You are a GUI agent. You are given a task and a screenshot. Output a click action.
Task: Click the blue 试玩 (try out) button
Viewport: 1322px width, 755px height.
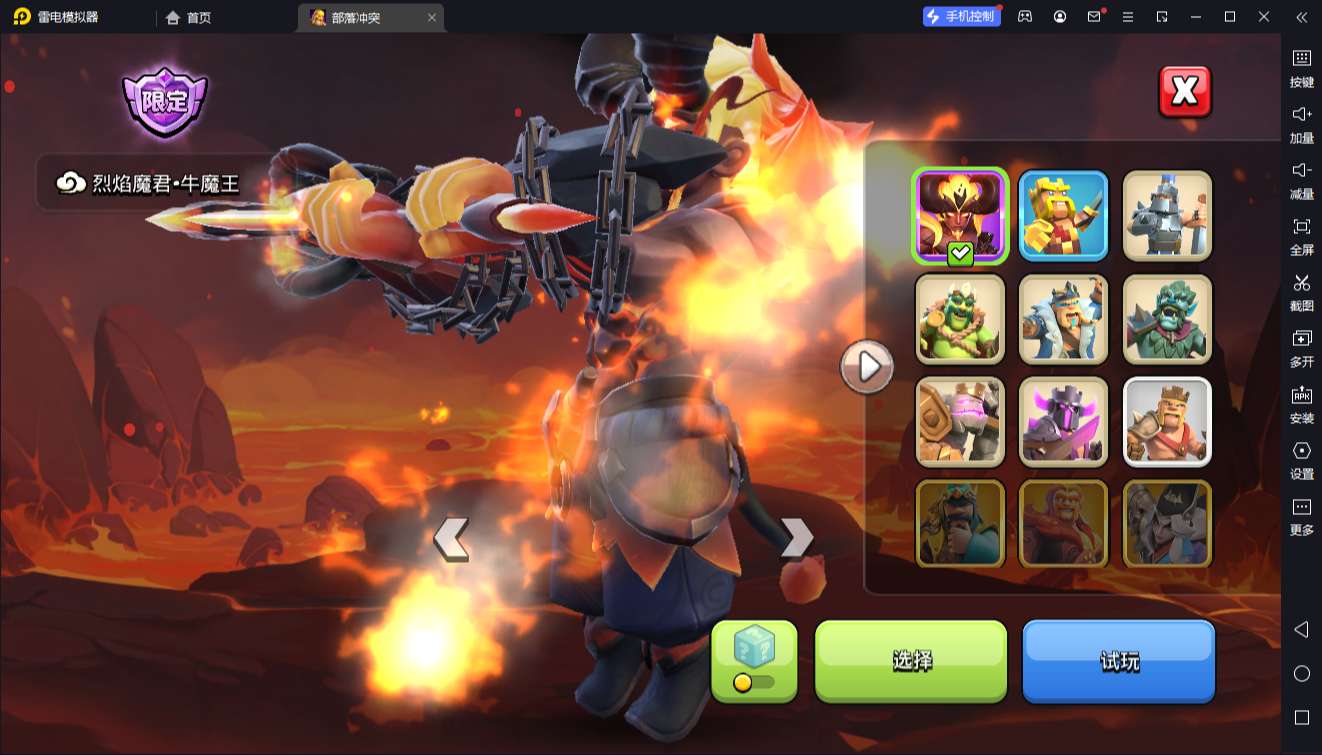click(x=1118, y=660)
